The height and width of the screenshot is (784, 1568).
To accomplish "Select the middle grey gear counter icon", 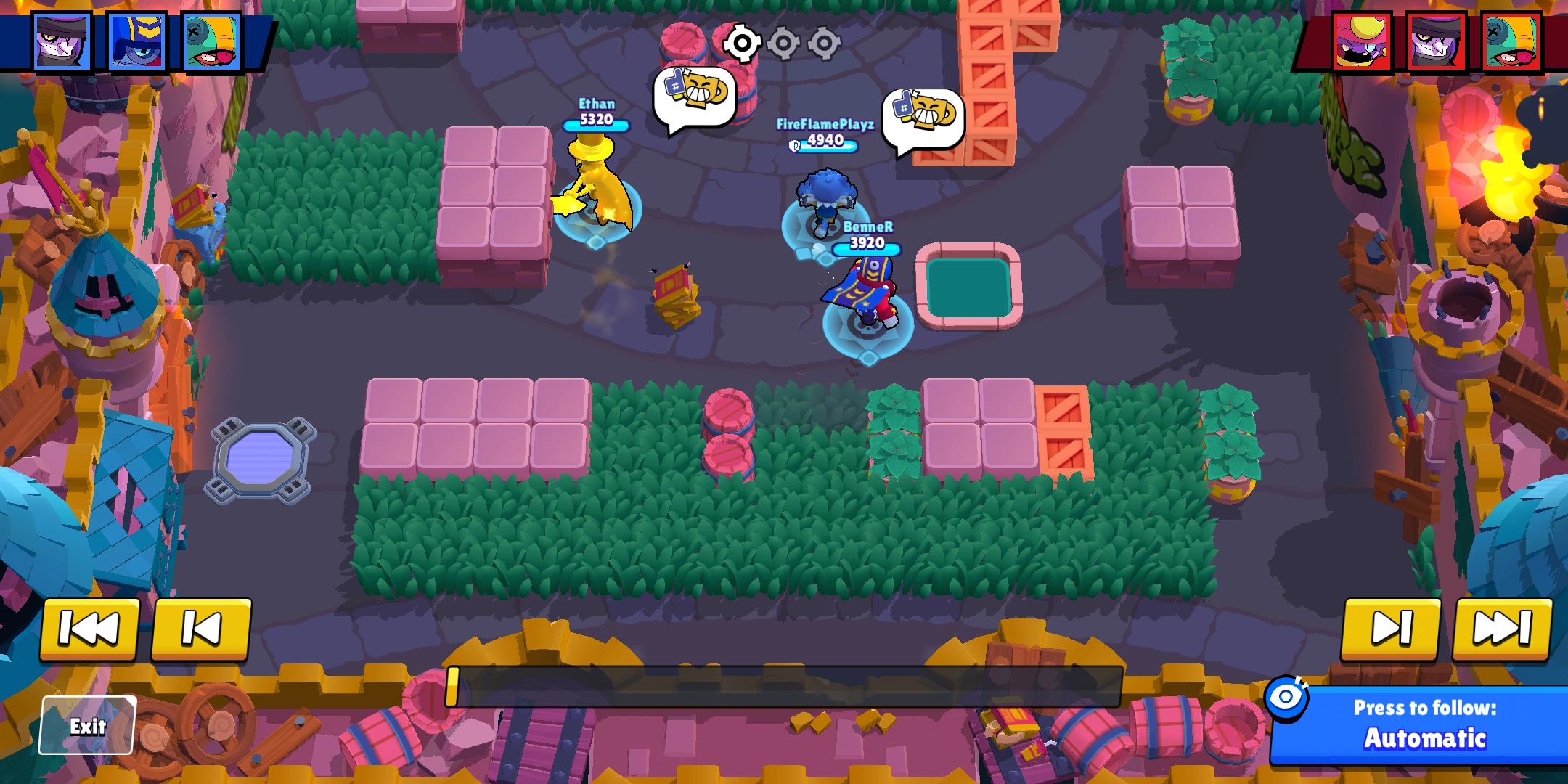I will 784,44.
